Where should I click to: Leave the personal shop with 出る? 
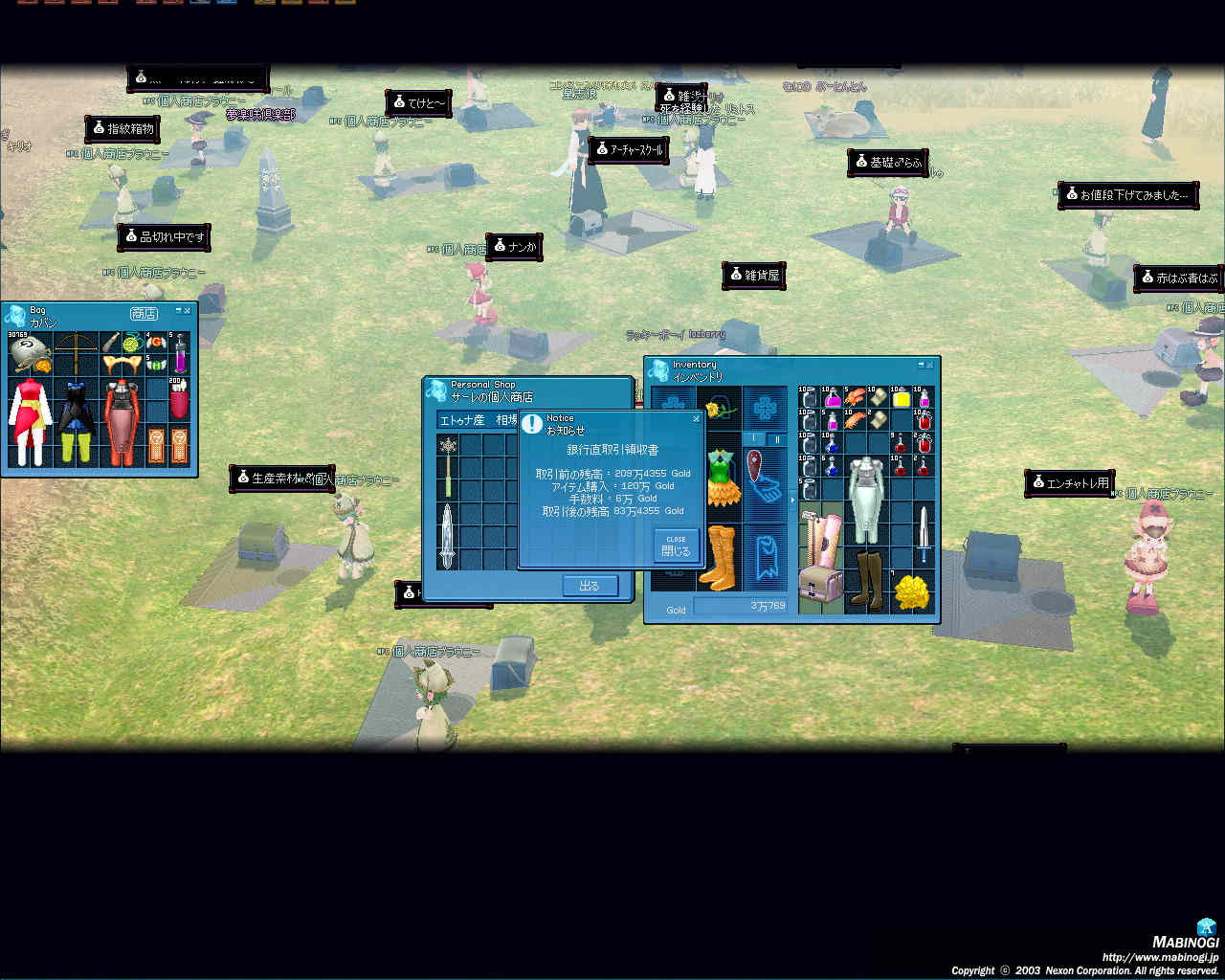pos(590,586)
